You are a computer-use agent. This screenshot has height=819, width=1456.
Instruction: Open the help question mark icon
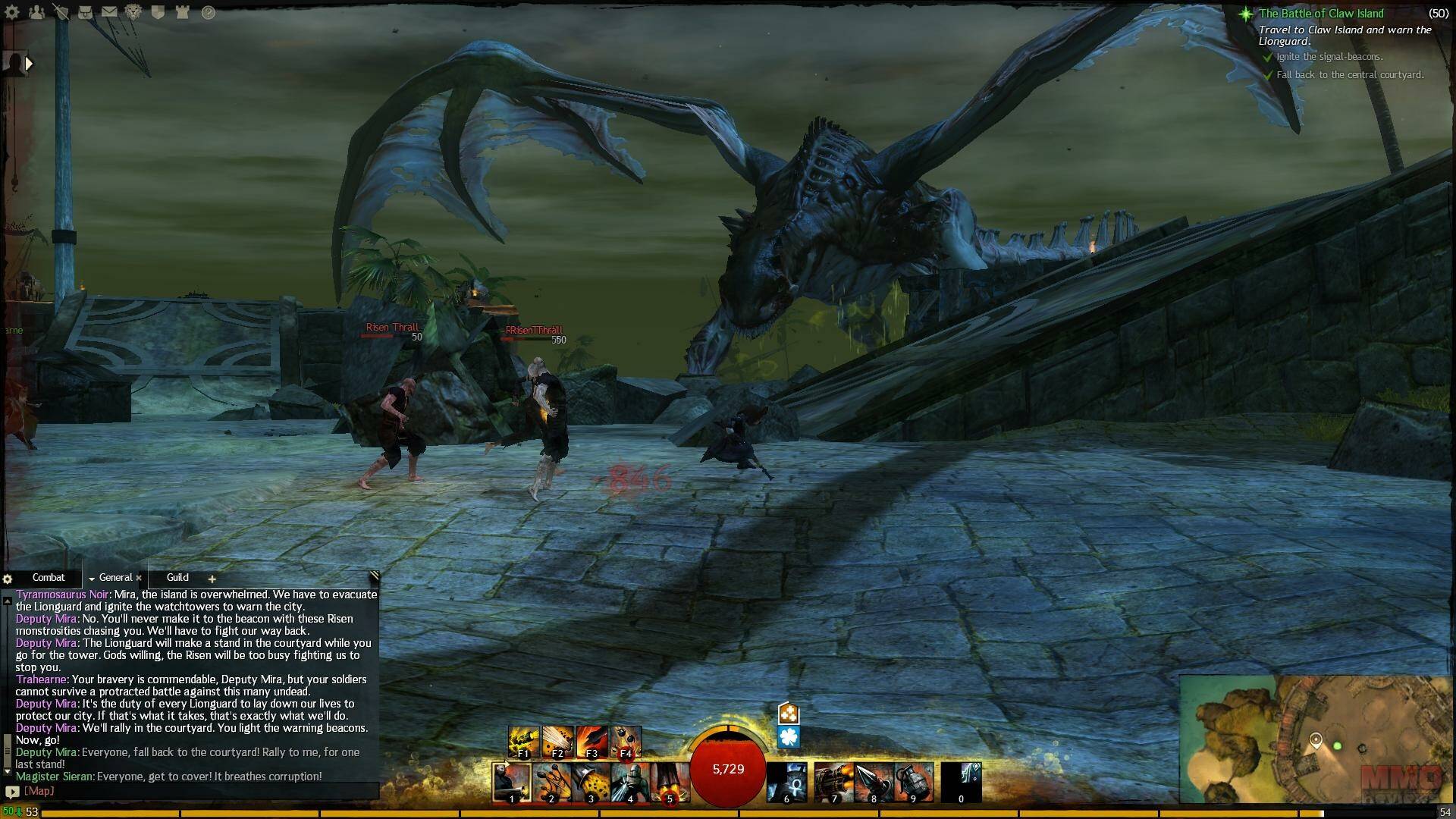[x=208, y=12]
